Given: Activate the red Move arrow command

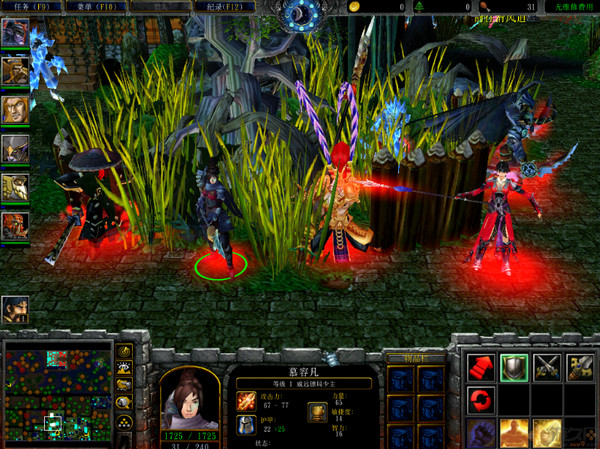Looking at the screenshot, I should 481,368.
